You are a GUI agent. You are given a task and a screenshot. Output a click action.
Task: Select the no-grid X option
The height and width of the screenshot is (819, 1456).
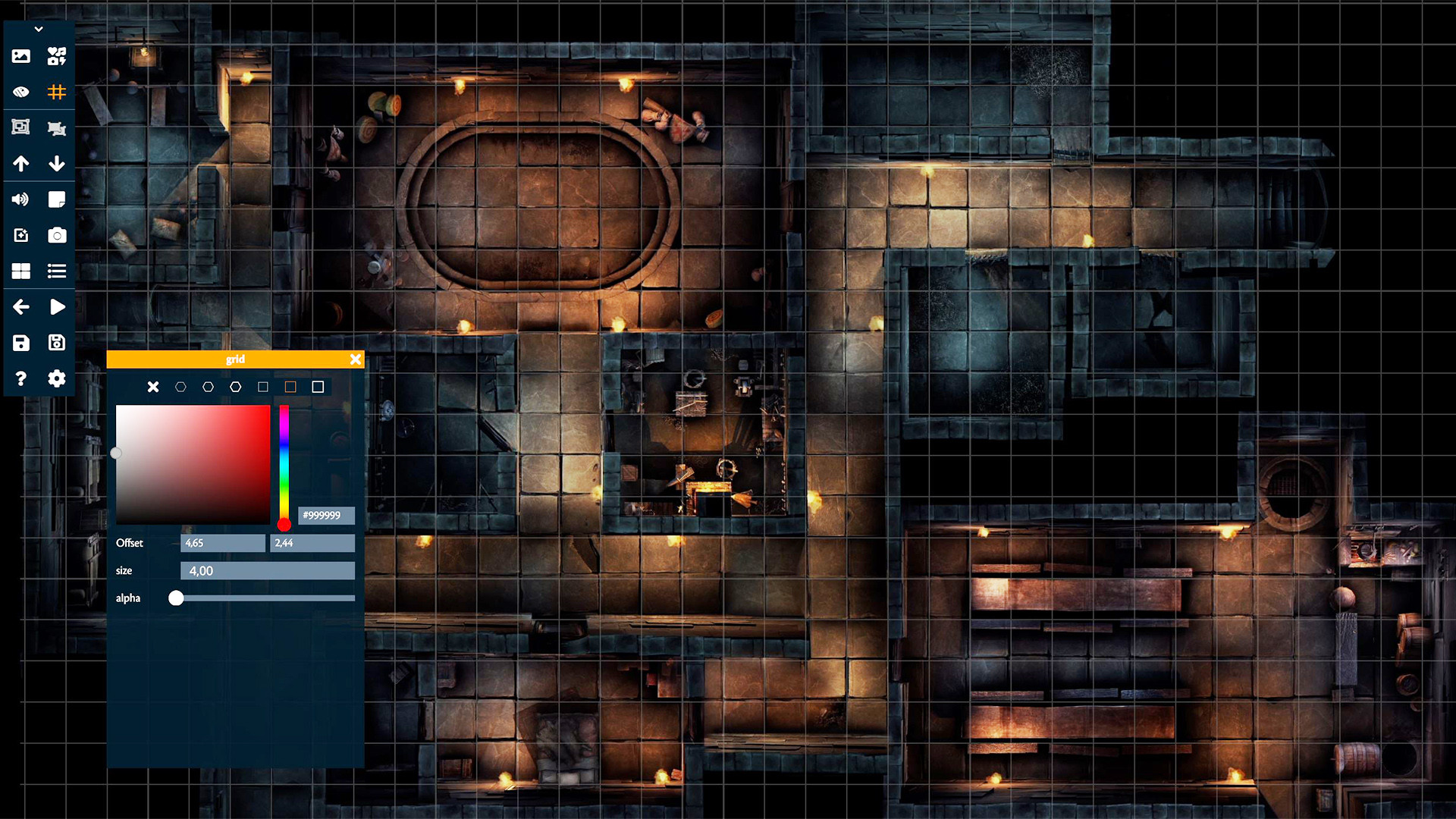tap(153, 387)
